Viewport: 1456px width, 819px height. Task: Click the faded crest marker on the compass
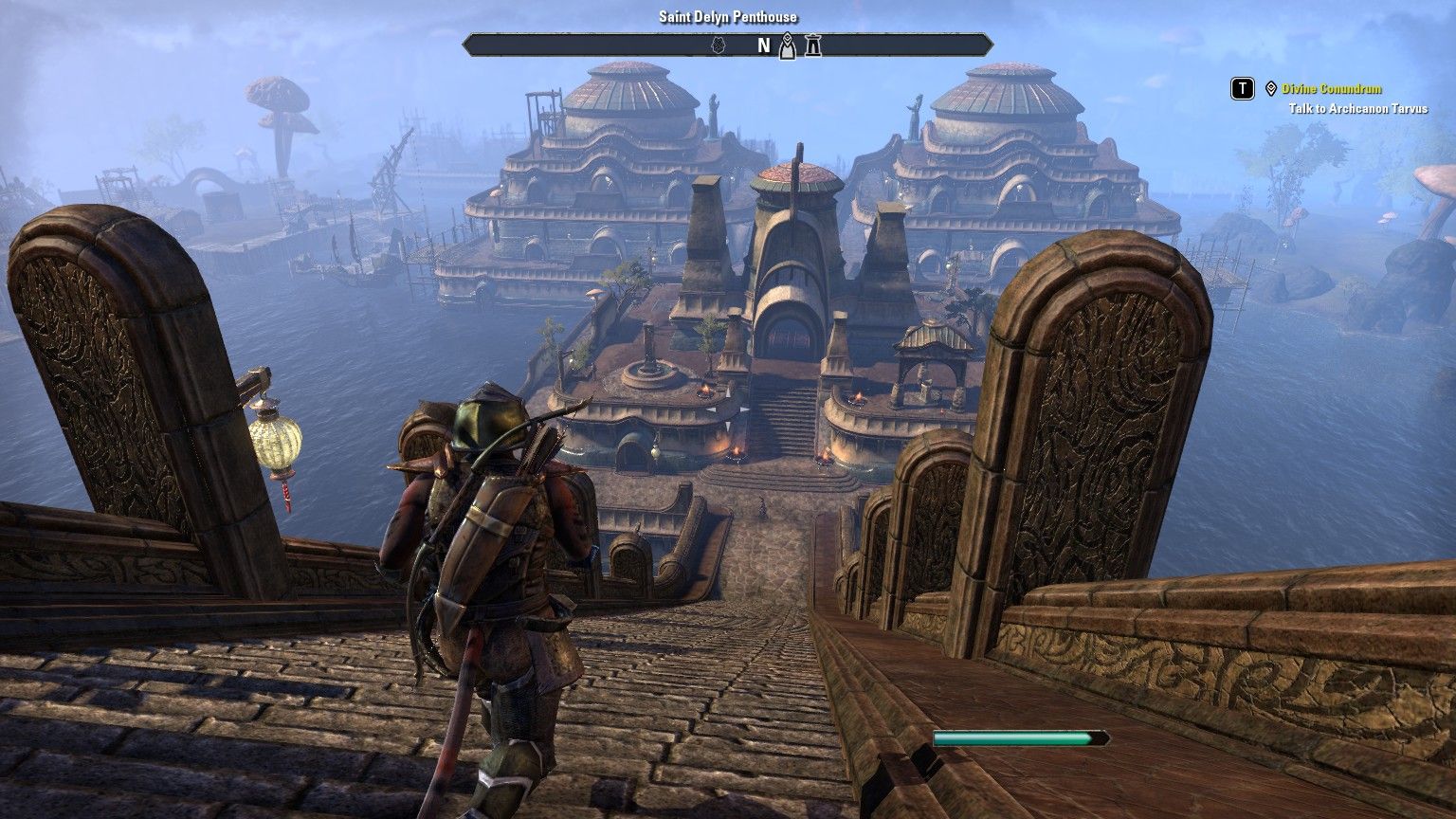pyautogui.click(x=718, y=45)
